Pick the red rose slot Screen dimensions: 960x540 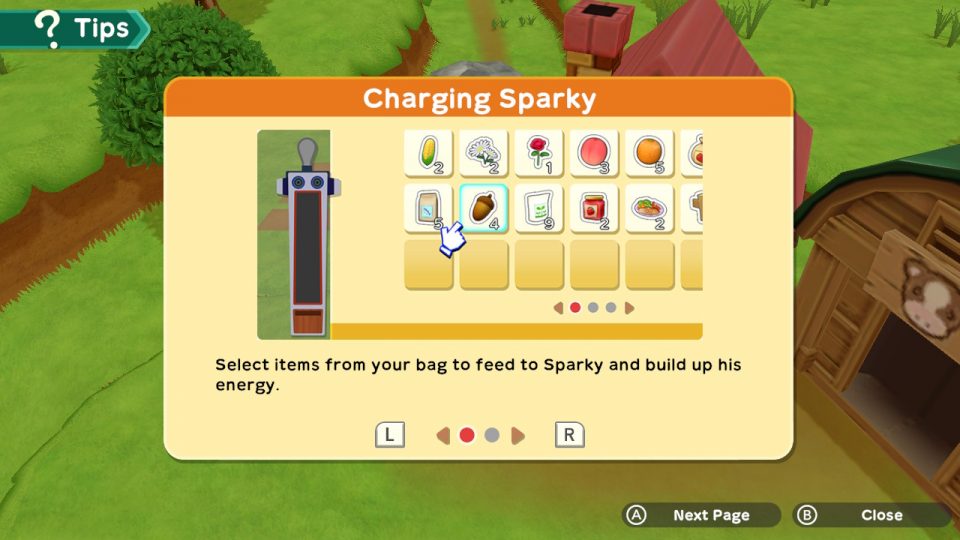point(539,154)
